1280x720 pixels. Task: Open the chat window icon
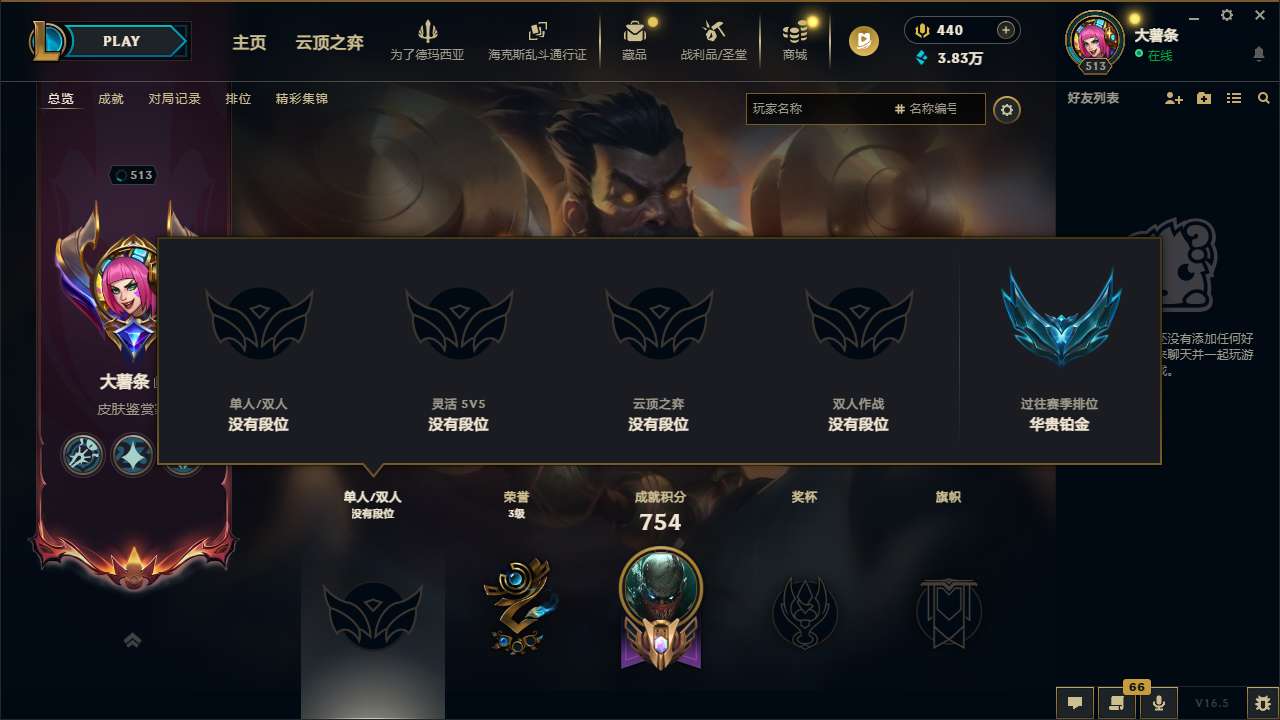tap(1075, 703)
